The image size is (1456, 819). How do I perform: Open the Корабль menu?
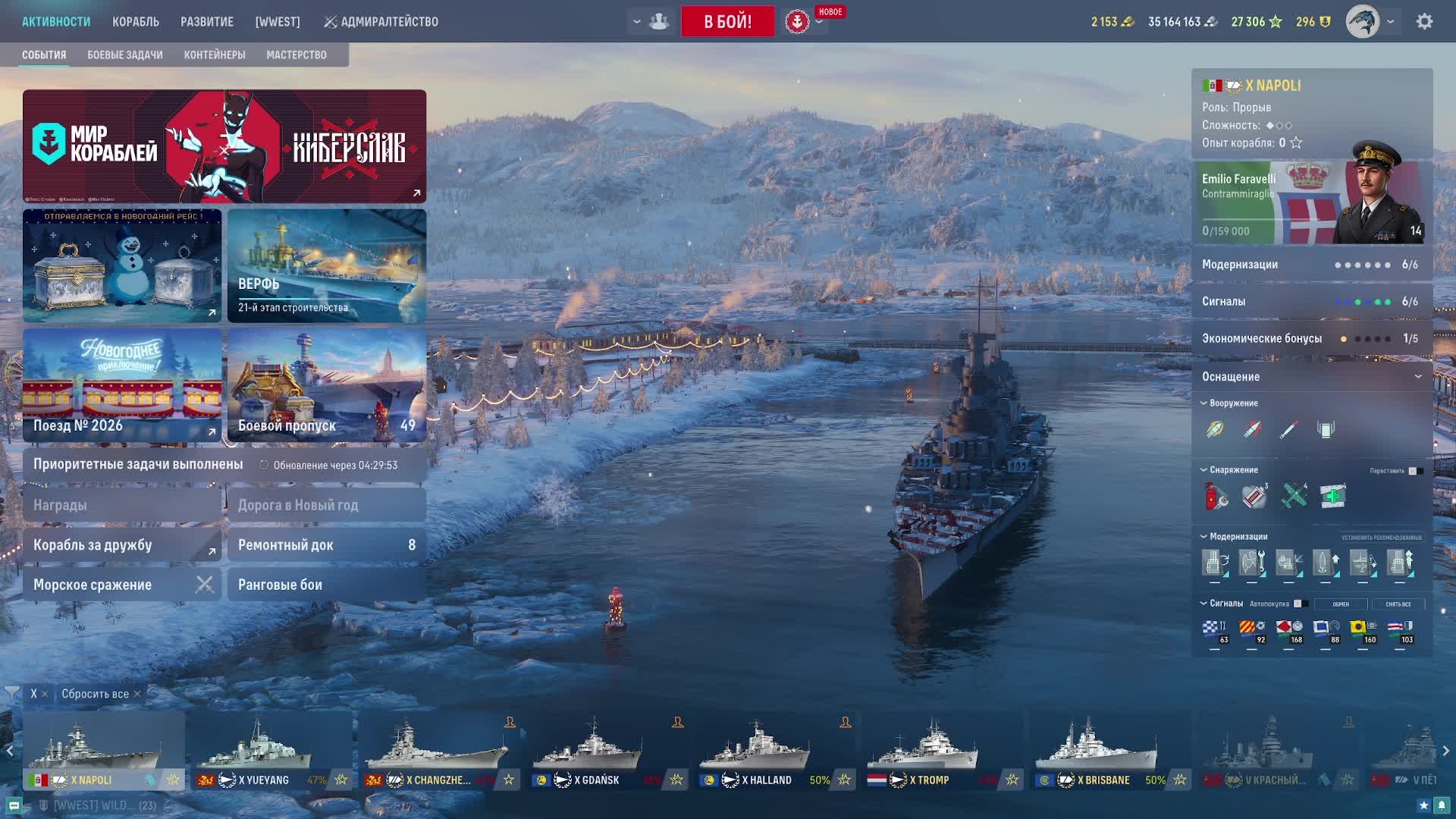136,22
